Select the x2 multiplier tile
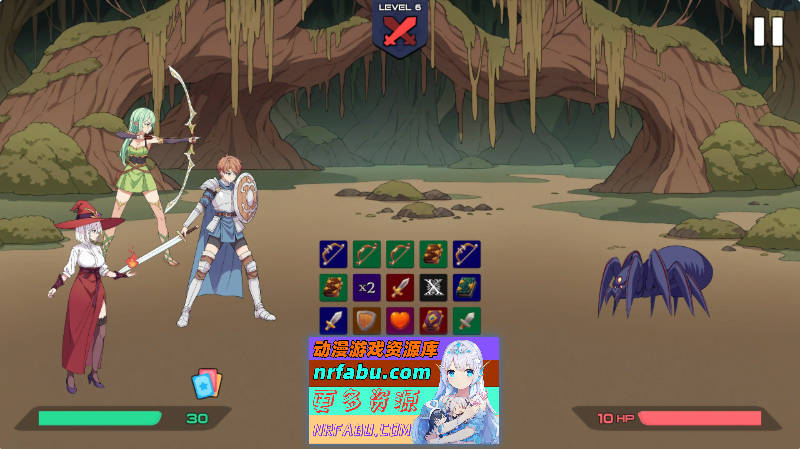This screenshot has width=800, height=449. 367,288
